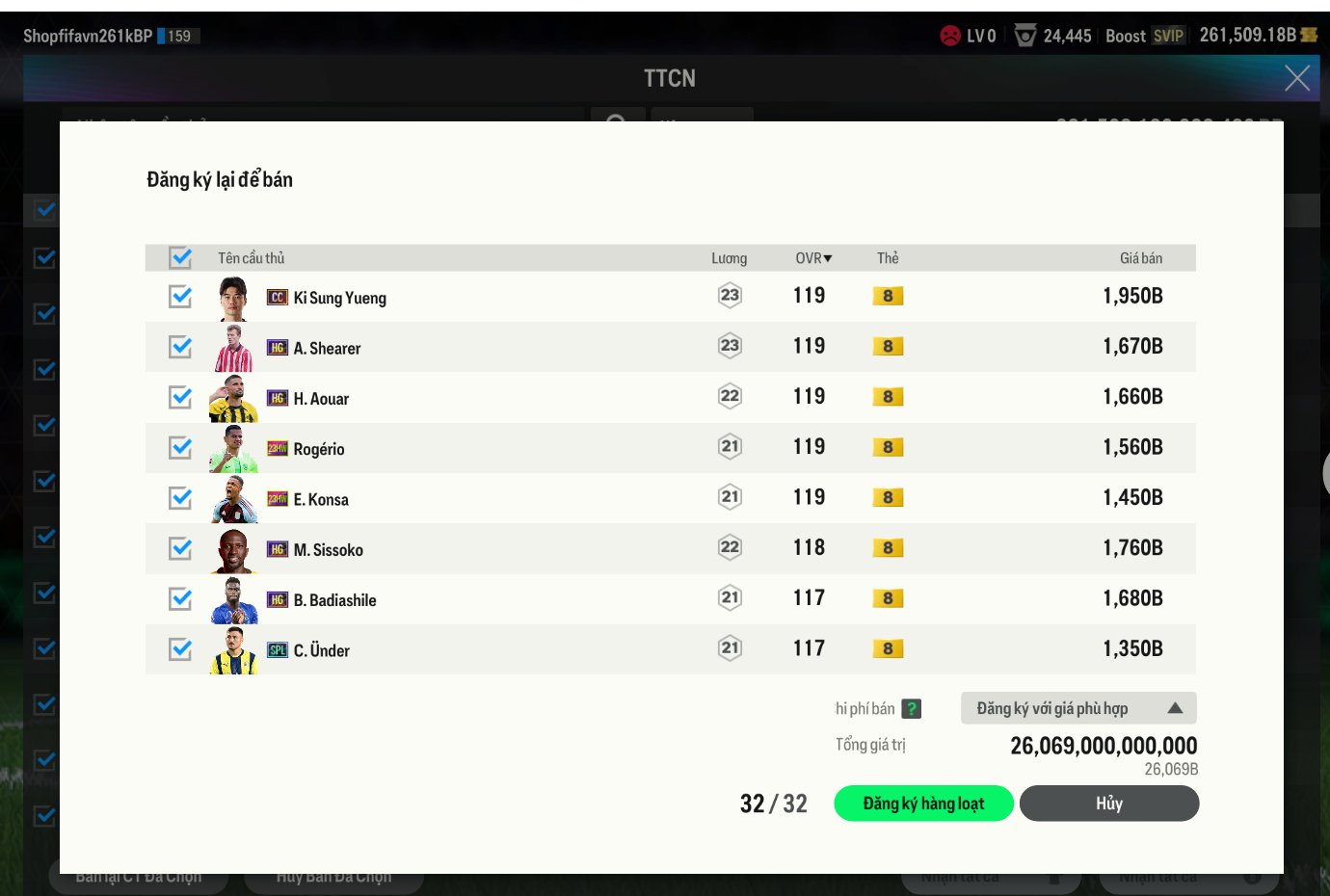Uncheck A. Shearer's checkbox

(x=180, y=347)
